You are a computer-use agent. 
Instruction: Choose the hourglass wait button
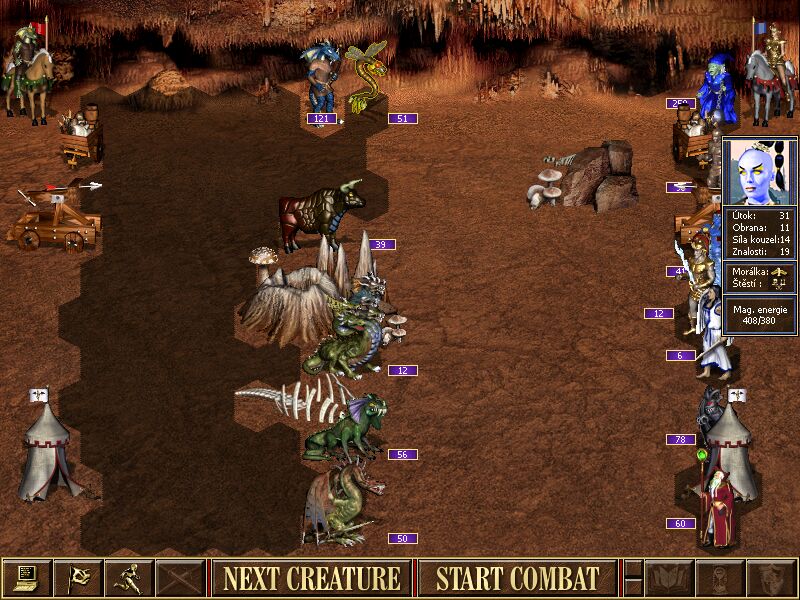(x=719, y=578)
